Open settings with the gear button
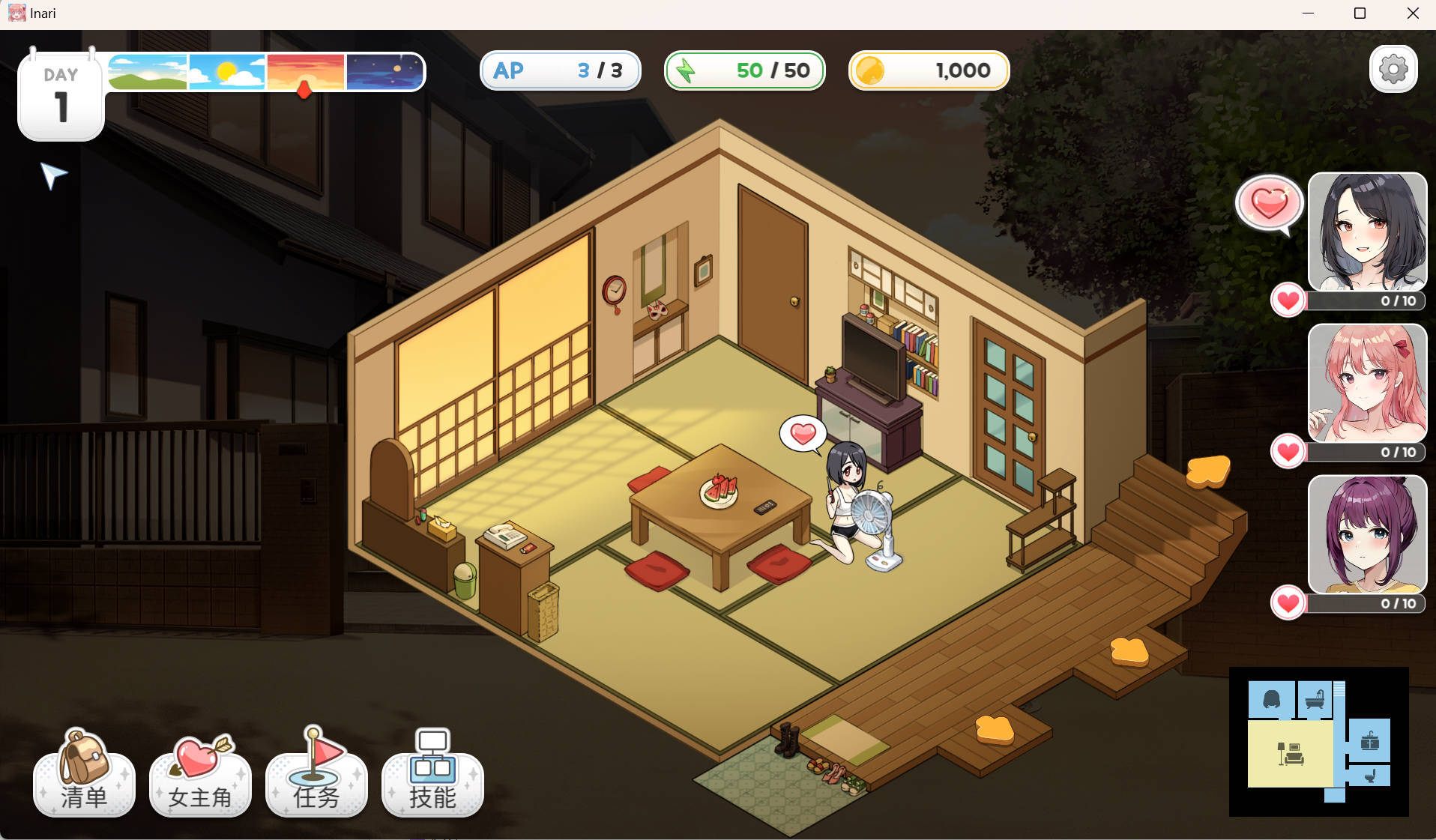This screenshot has height=840, width=1436. [1393, 70]
